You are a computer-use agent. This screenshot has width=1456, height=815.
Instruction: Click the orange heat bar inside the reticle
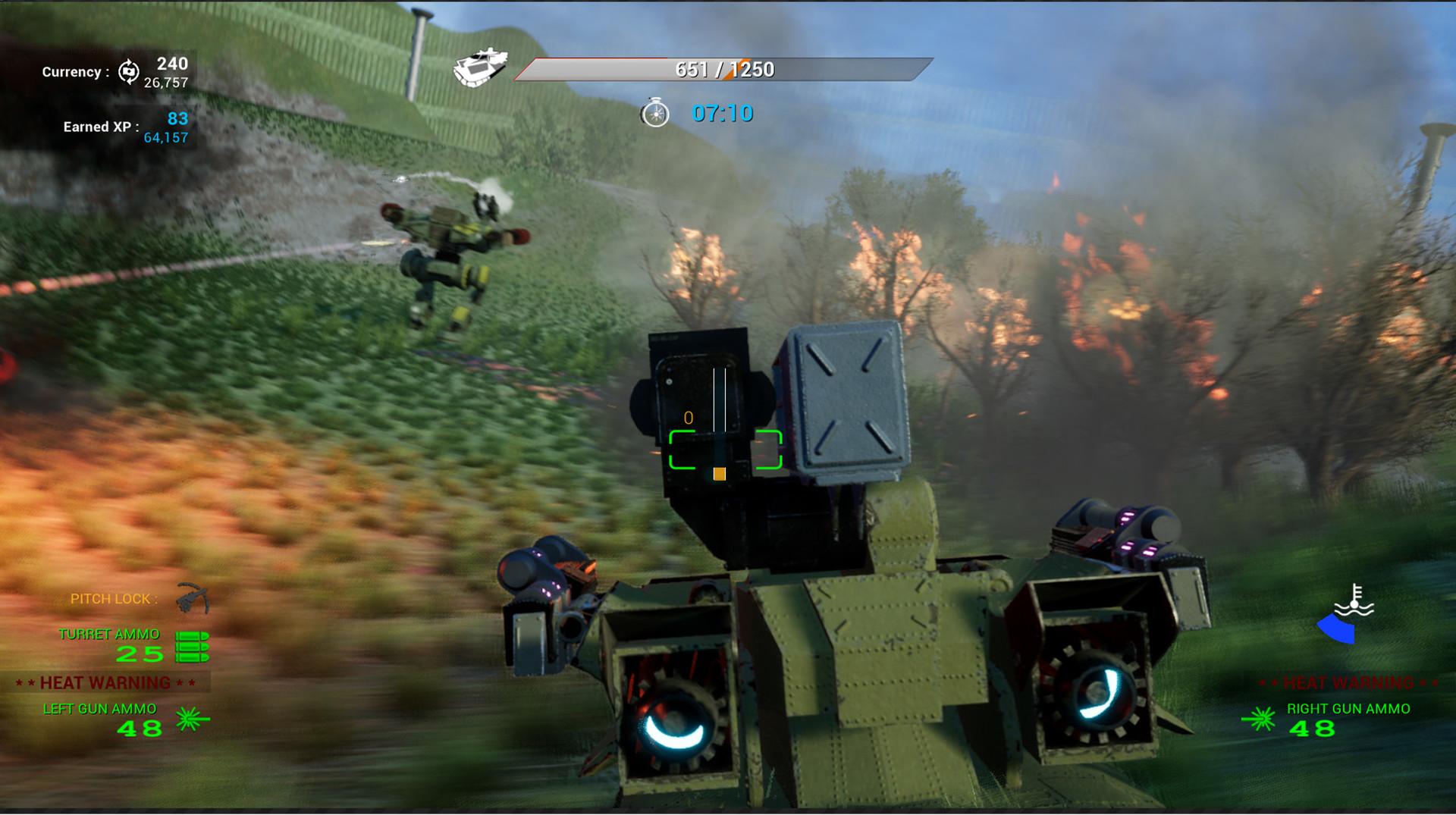point(718,474)
